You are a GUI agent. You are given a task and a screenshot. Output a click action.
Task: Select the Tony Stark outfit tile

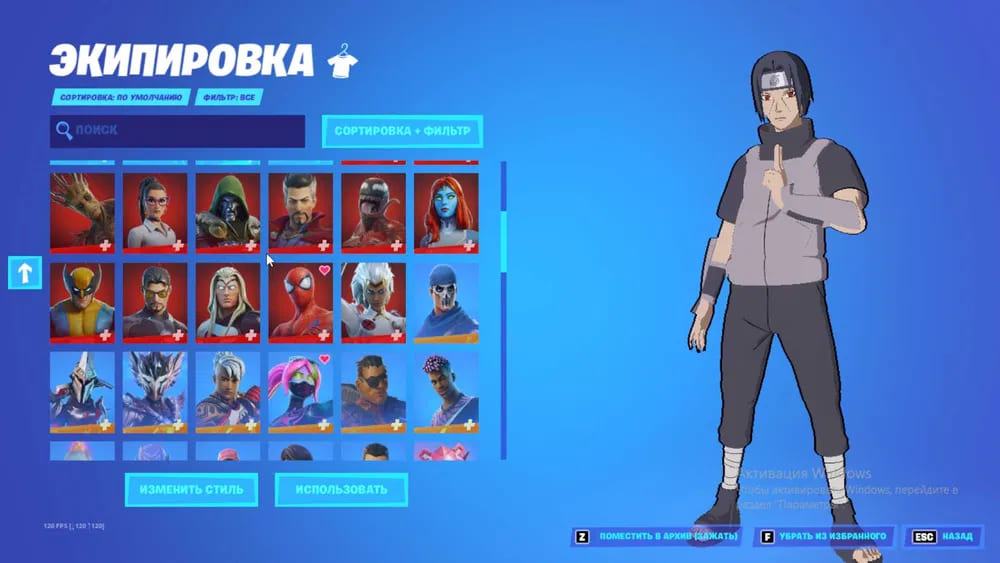(x=155, y=302)
